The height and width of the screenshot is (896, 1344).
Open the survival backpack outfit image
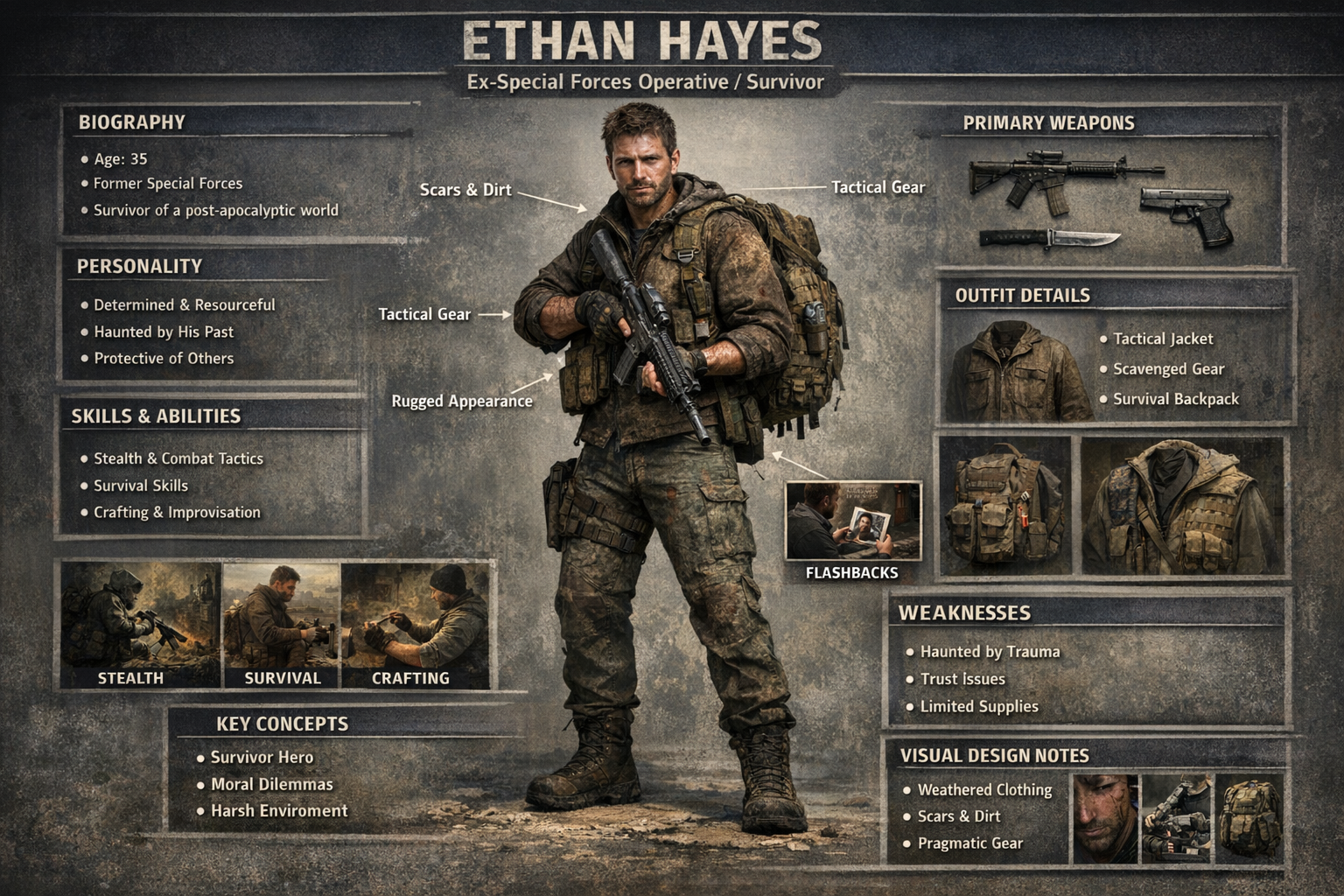point(1004,506)
